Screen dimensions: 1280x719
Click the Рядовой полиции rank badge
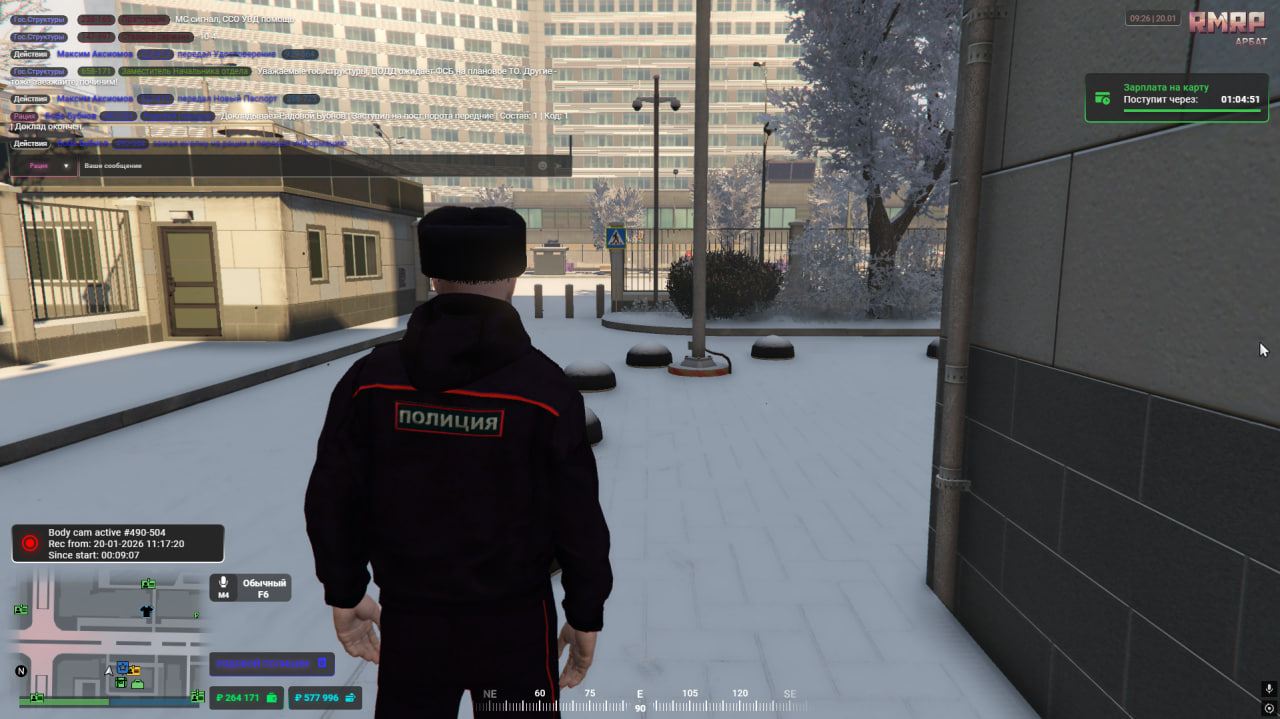click(x=271, y=663)
